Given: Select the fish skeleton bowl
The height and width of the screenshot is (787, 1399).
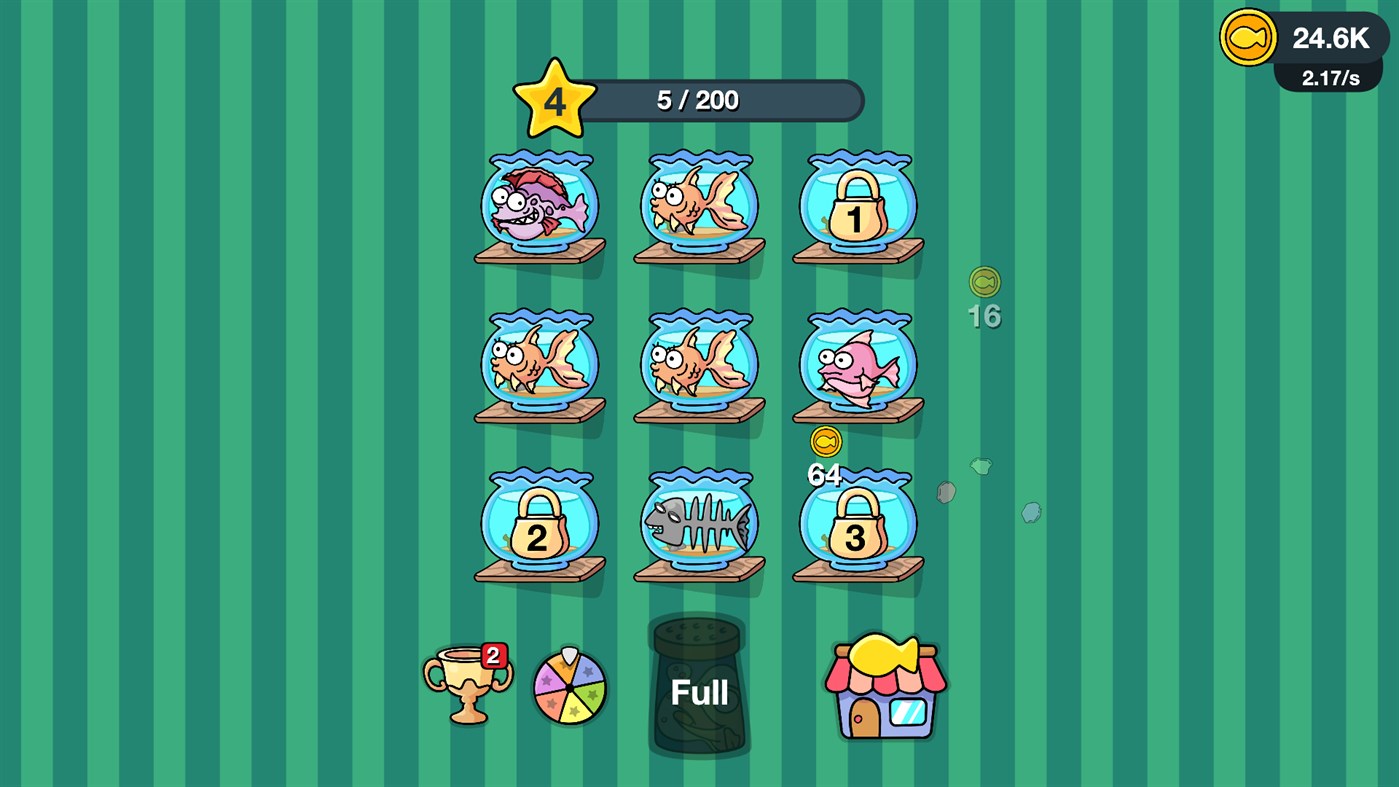Looking at the screenshot, I should 698,520.
